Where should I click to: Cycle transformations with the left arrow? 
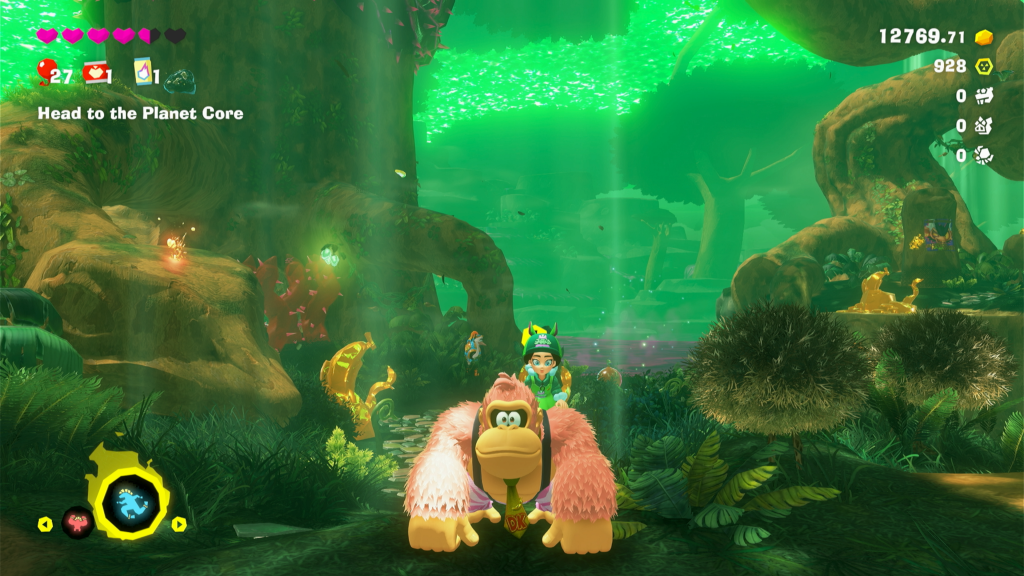[44, 524]
